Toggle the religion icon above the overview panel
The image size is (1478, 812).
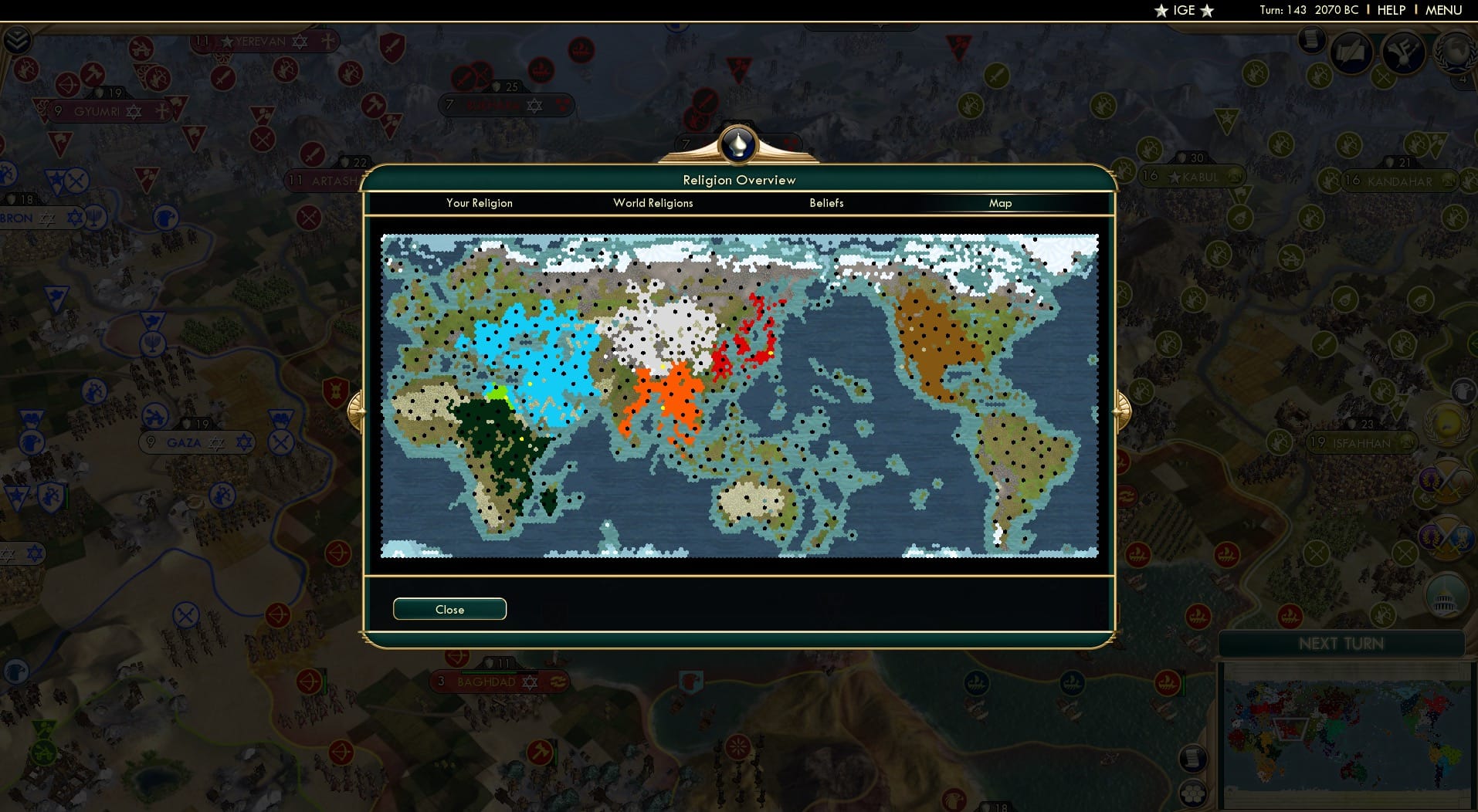click(739, 145)
